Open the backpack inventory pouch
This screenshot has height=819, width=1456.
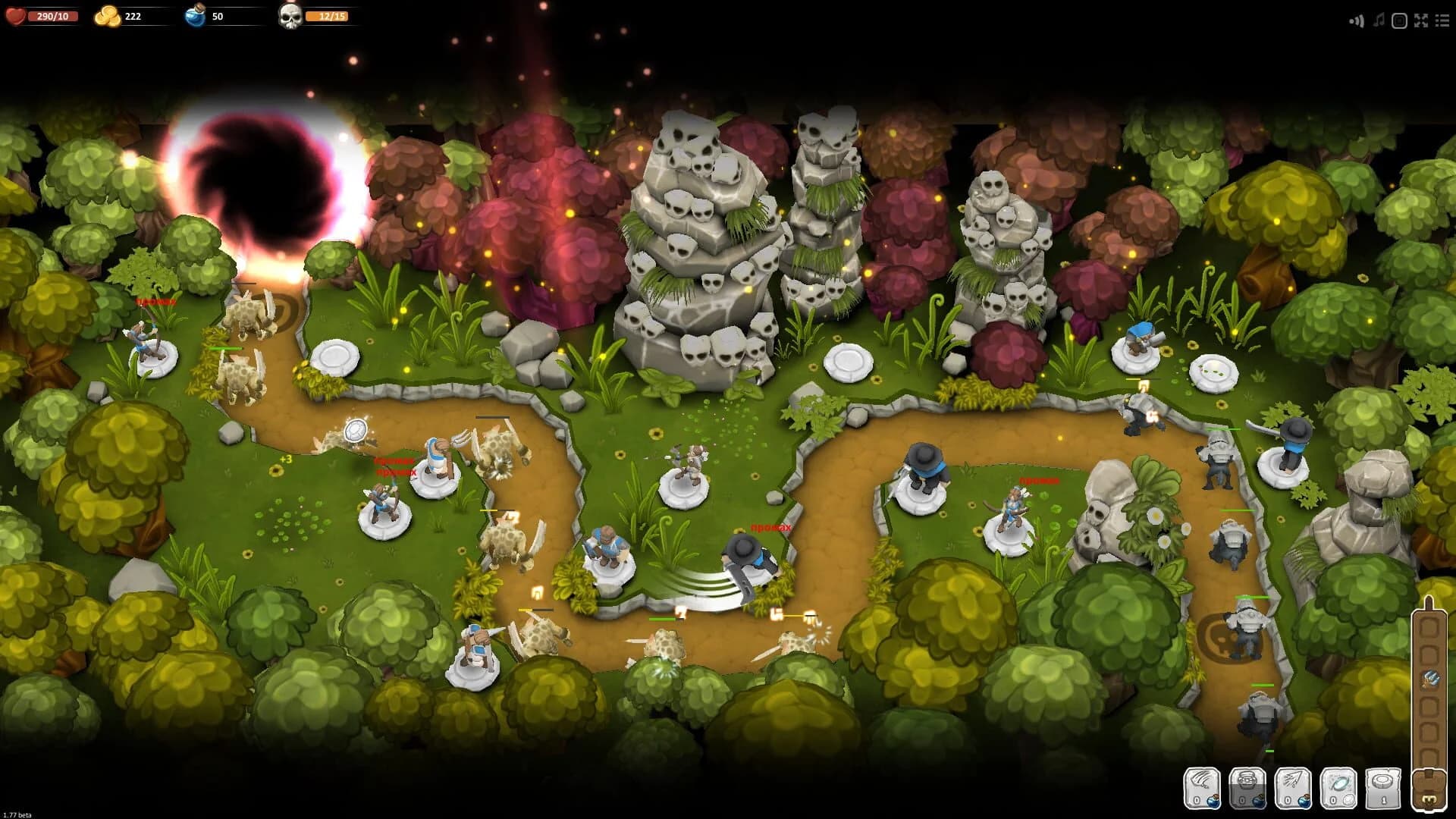[x=1430, y=789]
